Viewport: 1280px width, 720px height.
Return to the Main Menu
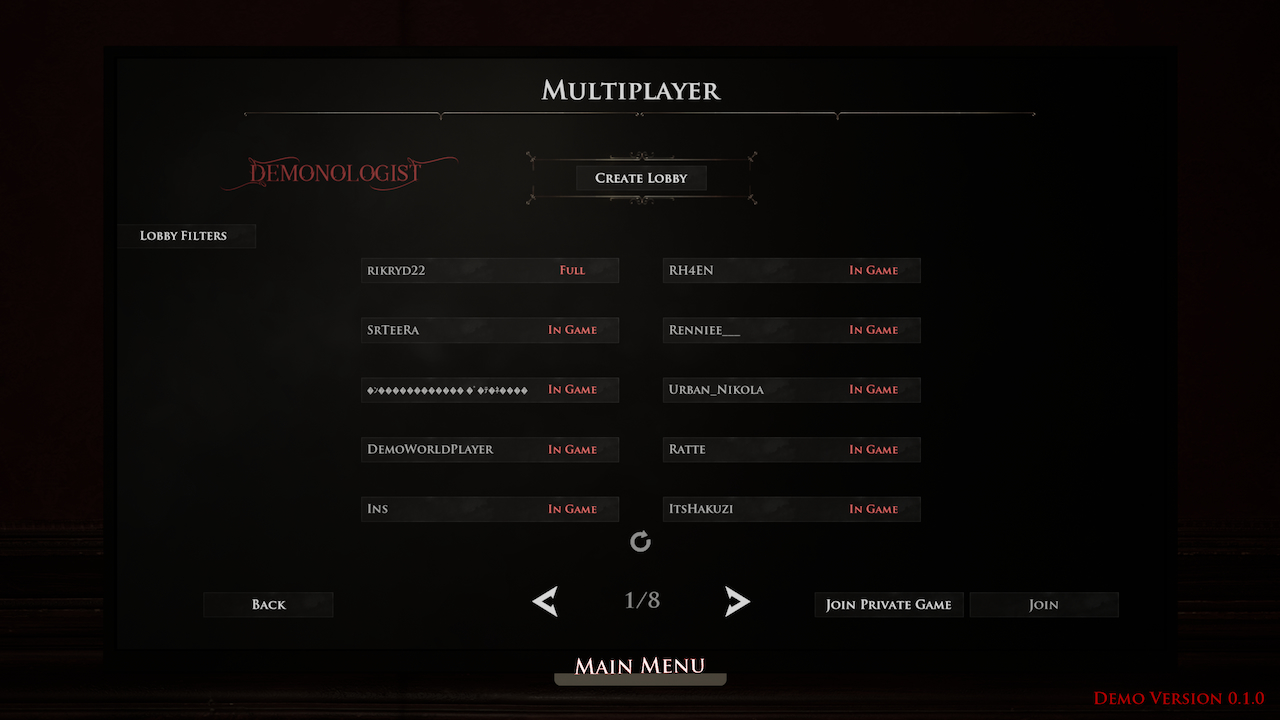pyautogui.click(x=640, y=666)
